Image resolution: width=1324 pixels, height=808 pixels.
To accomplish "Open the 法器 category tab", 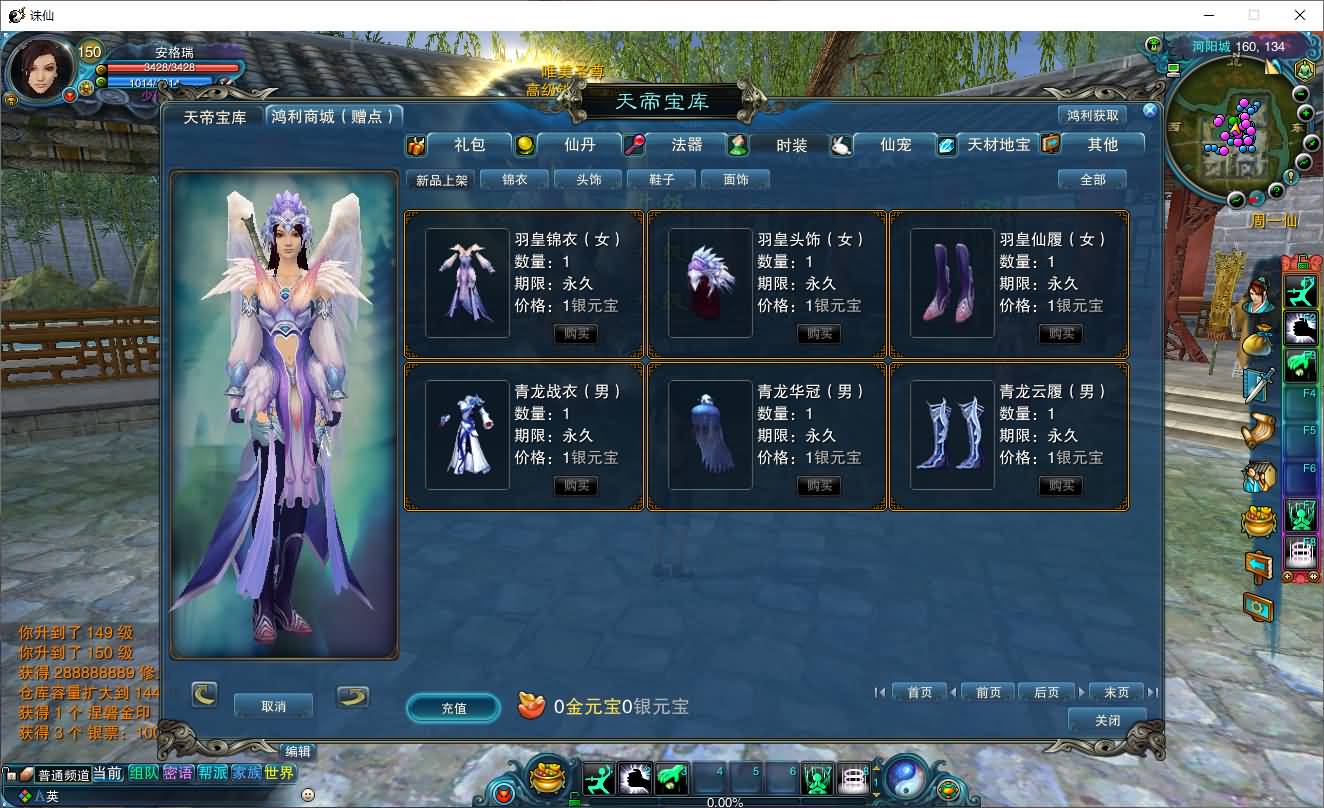I will pyautogui.click(x=686, y=145).
